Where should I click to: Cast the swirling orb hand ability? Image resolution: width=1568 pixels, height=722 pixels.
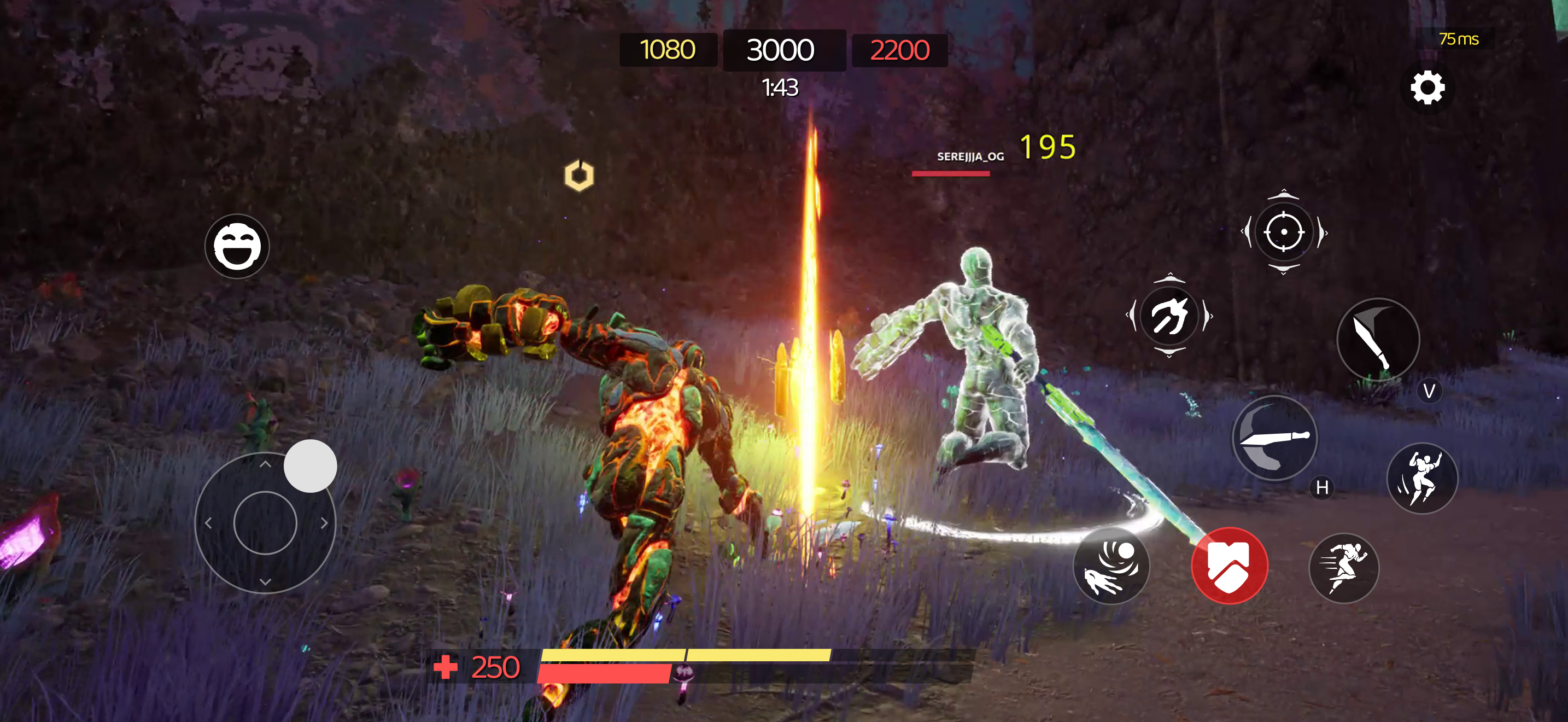click(x=1111, y=566)
